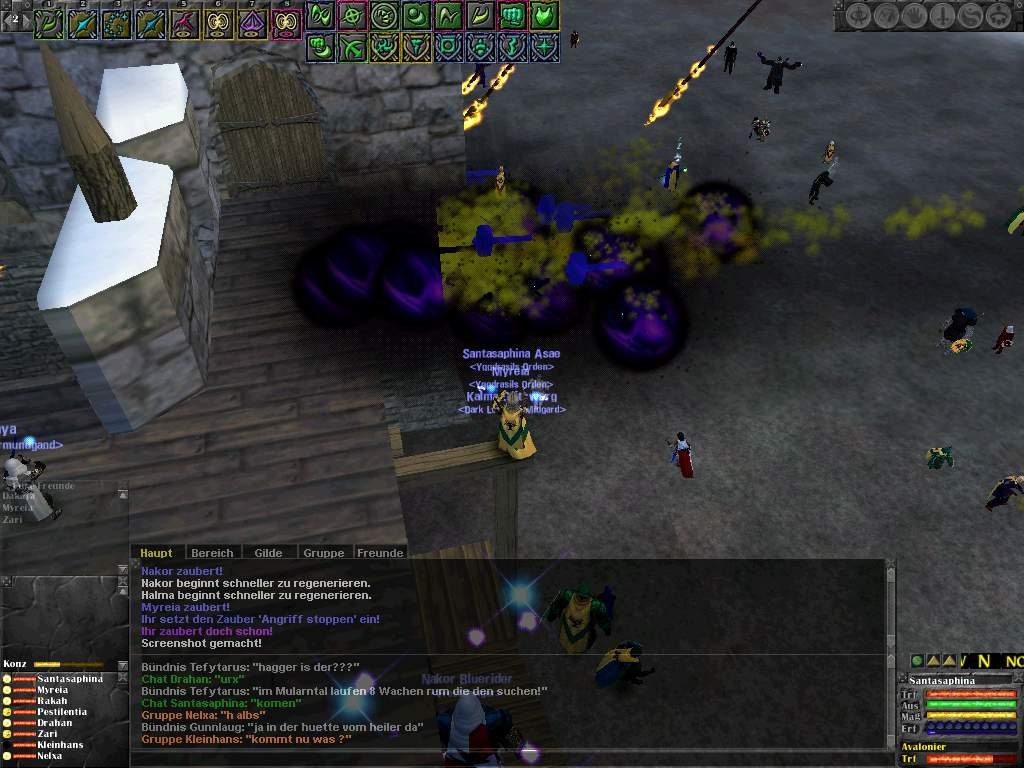The height and width of the screenshot is (768, 1024).
Task: Switch to the Bereich chat tab
Action: pyautogui.click(x=212, y=553)
